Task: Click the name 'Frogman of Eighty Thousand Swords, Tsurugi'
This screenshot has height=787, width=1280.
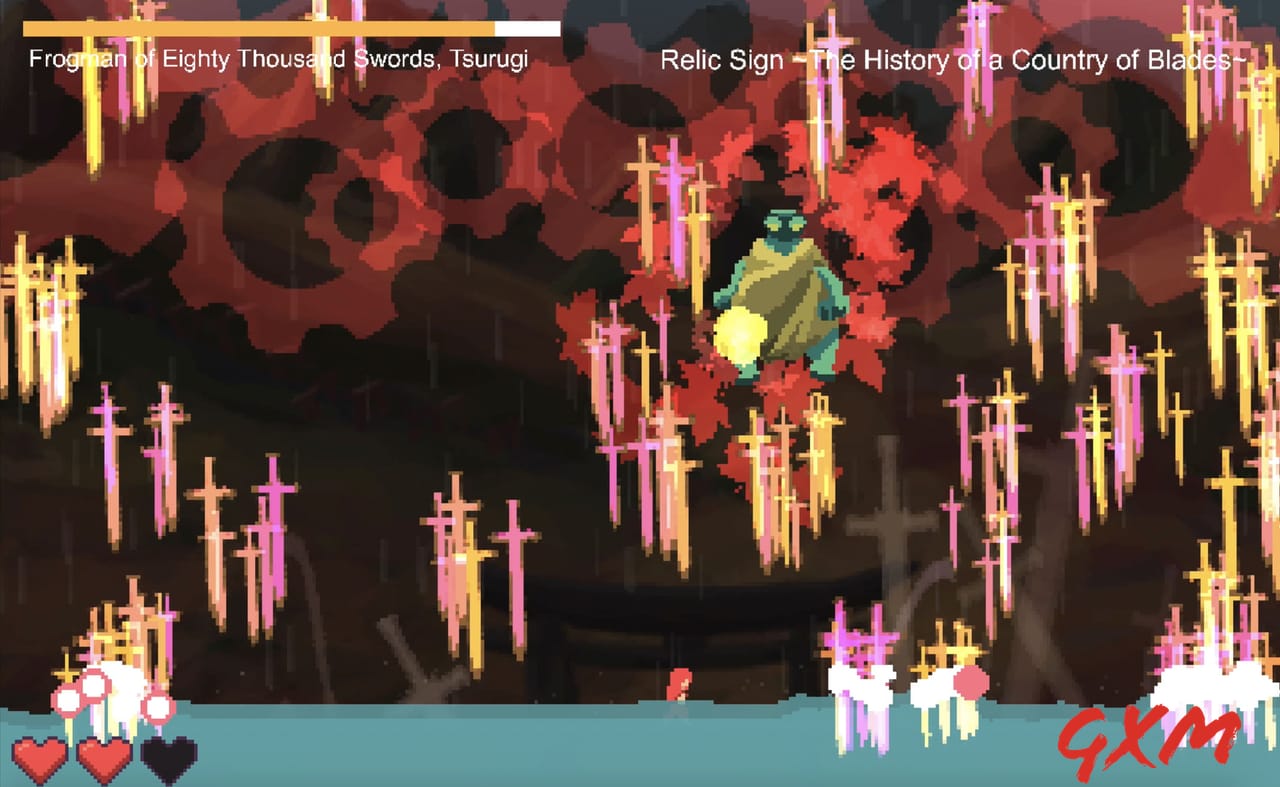Action: coord(280,59)
